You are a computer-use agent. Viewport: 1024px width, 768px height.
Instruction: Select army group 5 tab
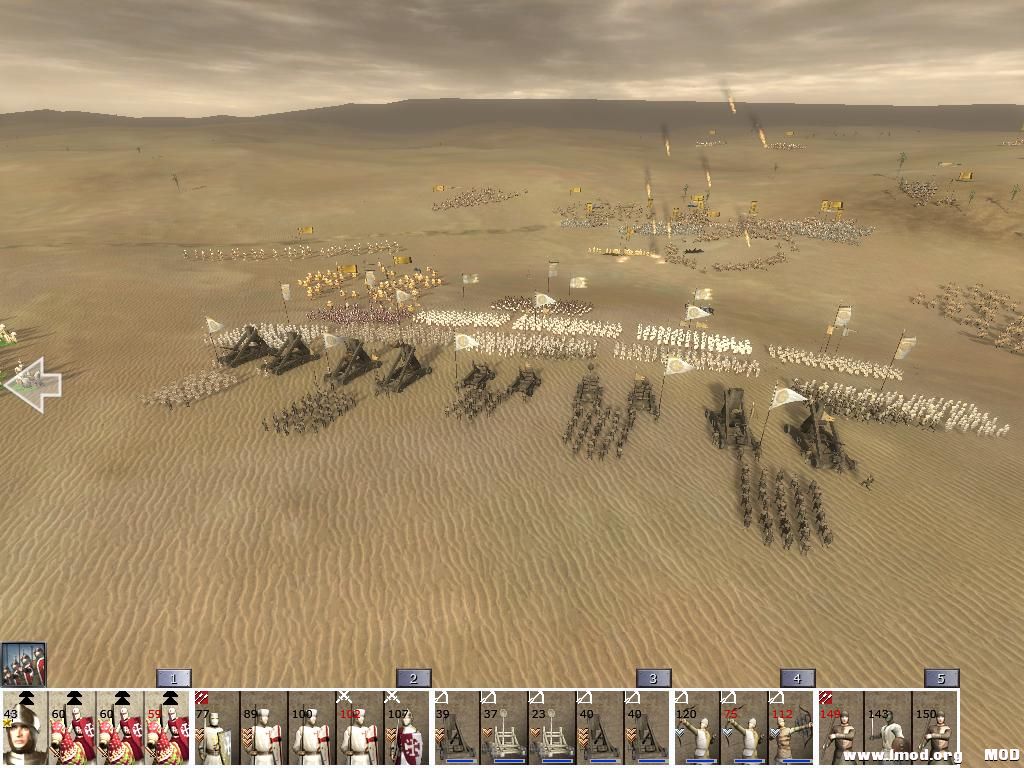point(941,678)
